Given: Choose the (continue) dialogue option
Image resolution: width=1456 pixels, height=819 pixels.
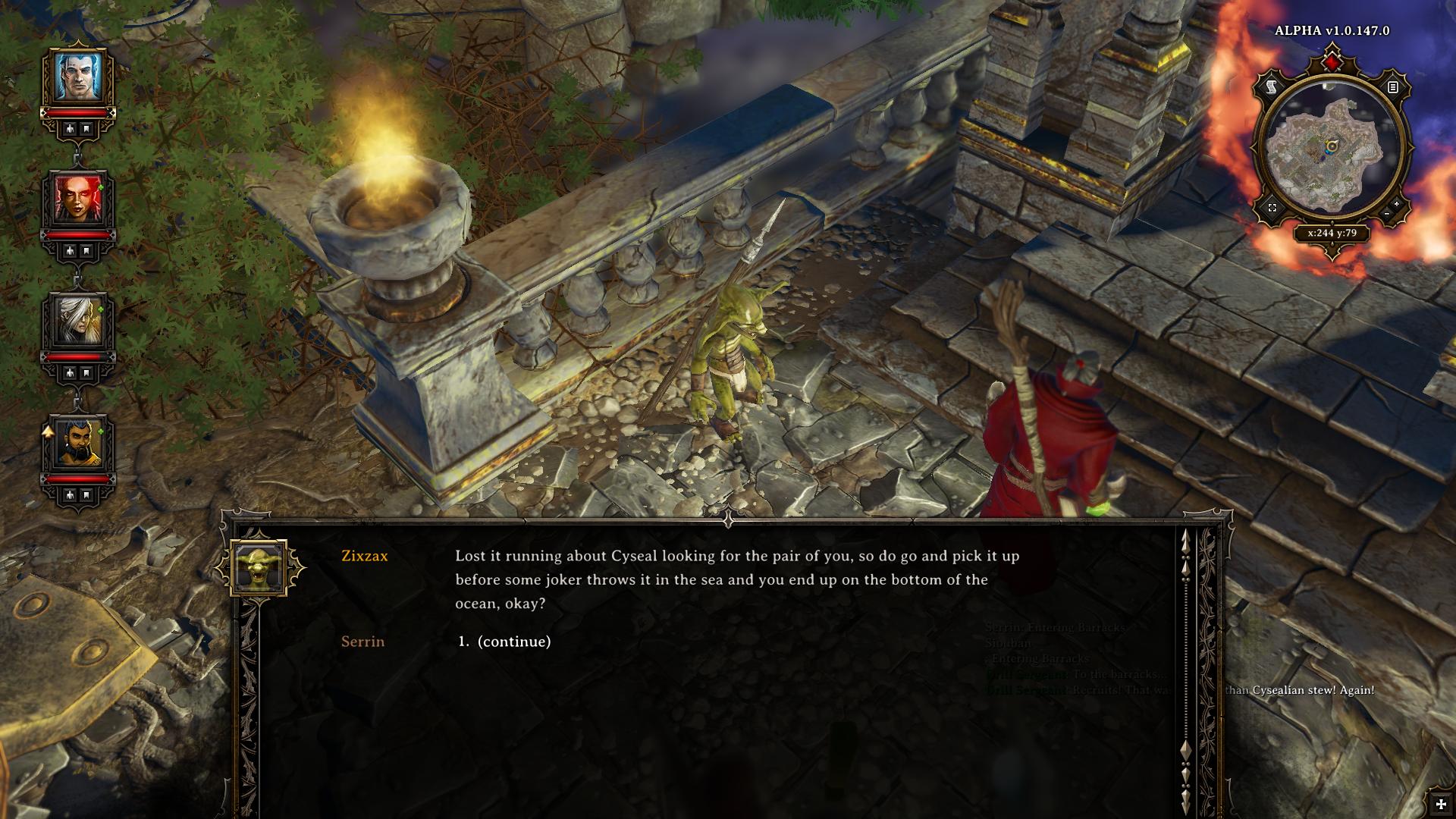Looking at the screenshot, I should [x=513, y=642].
